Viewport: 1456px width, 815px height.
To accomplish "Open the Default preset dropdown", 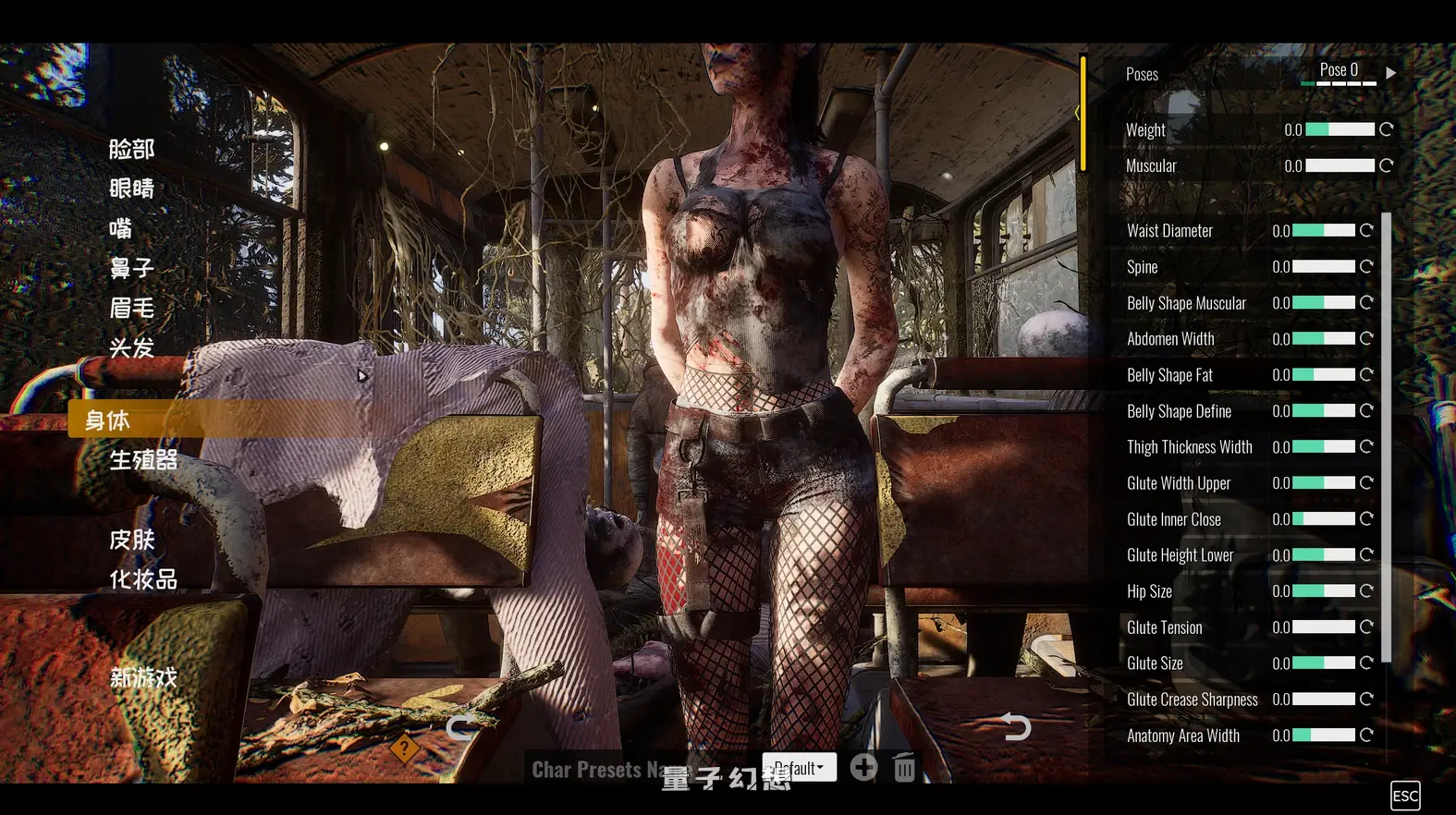I will point(800,768).
